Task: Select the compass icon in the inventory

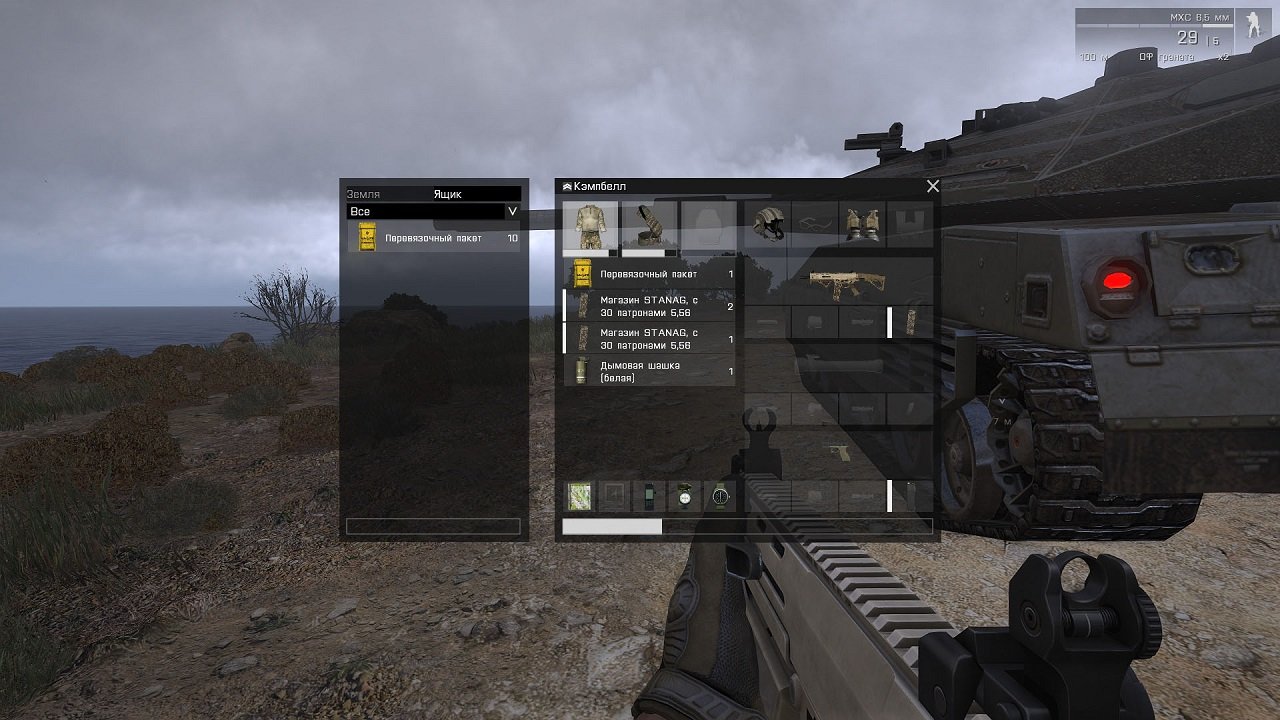Action: tap(683, 495)
